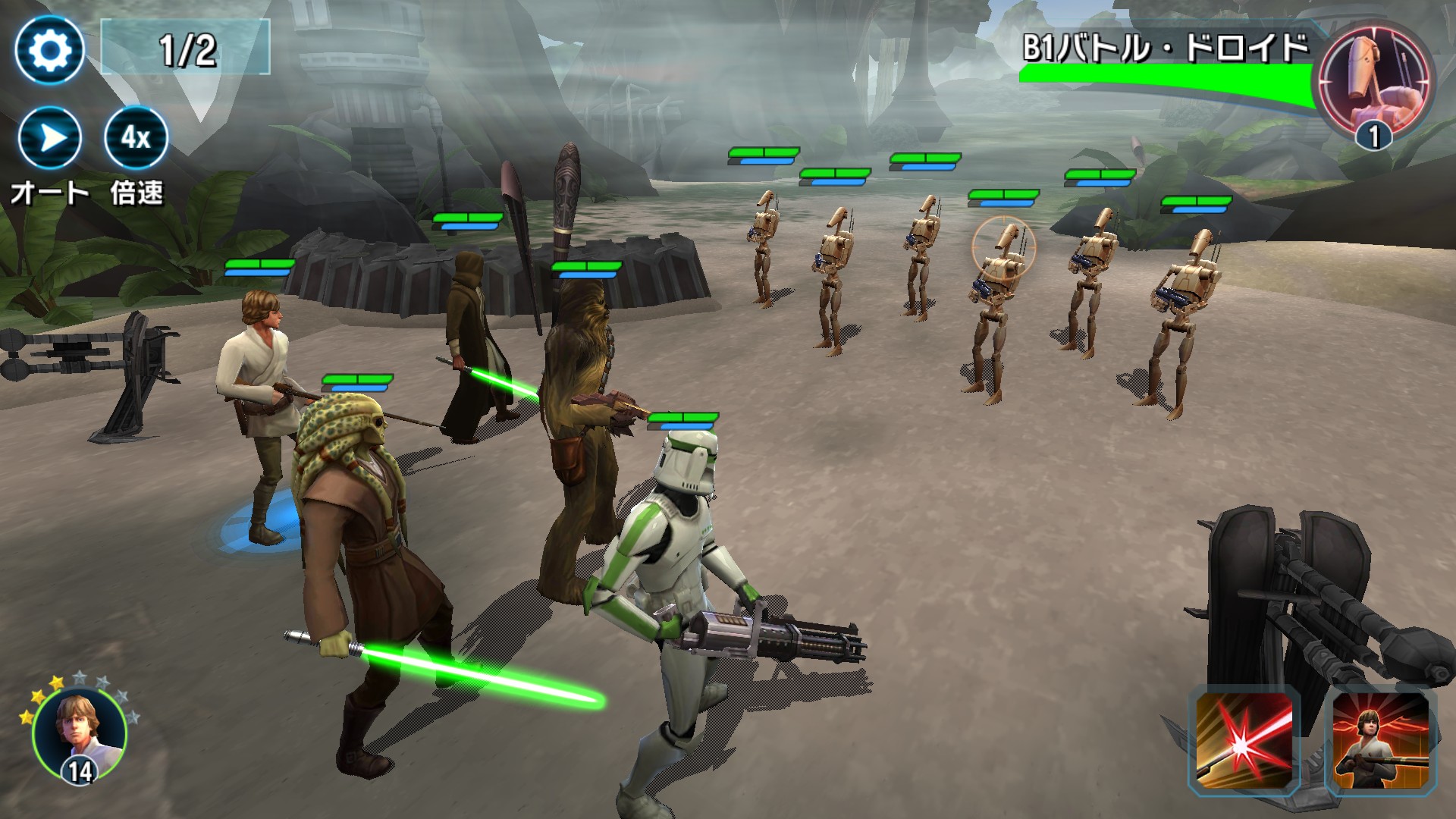Open the gear settings menu
The width and height of the screenshot is (1456, 819).
coord(49,50)
